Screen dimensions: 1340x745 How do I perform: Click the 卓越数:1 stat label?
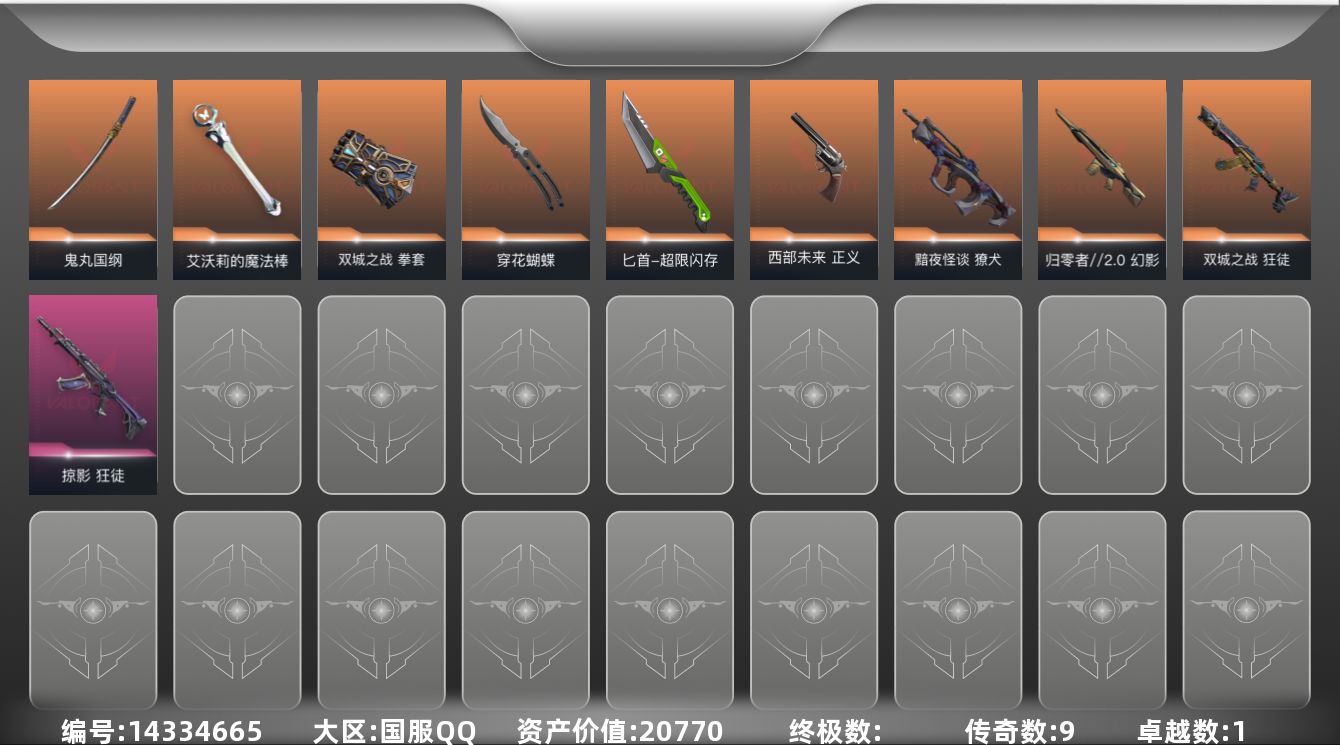click(x=1190, y=731)
